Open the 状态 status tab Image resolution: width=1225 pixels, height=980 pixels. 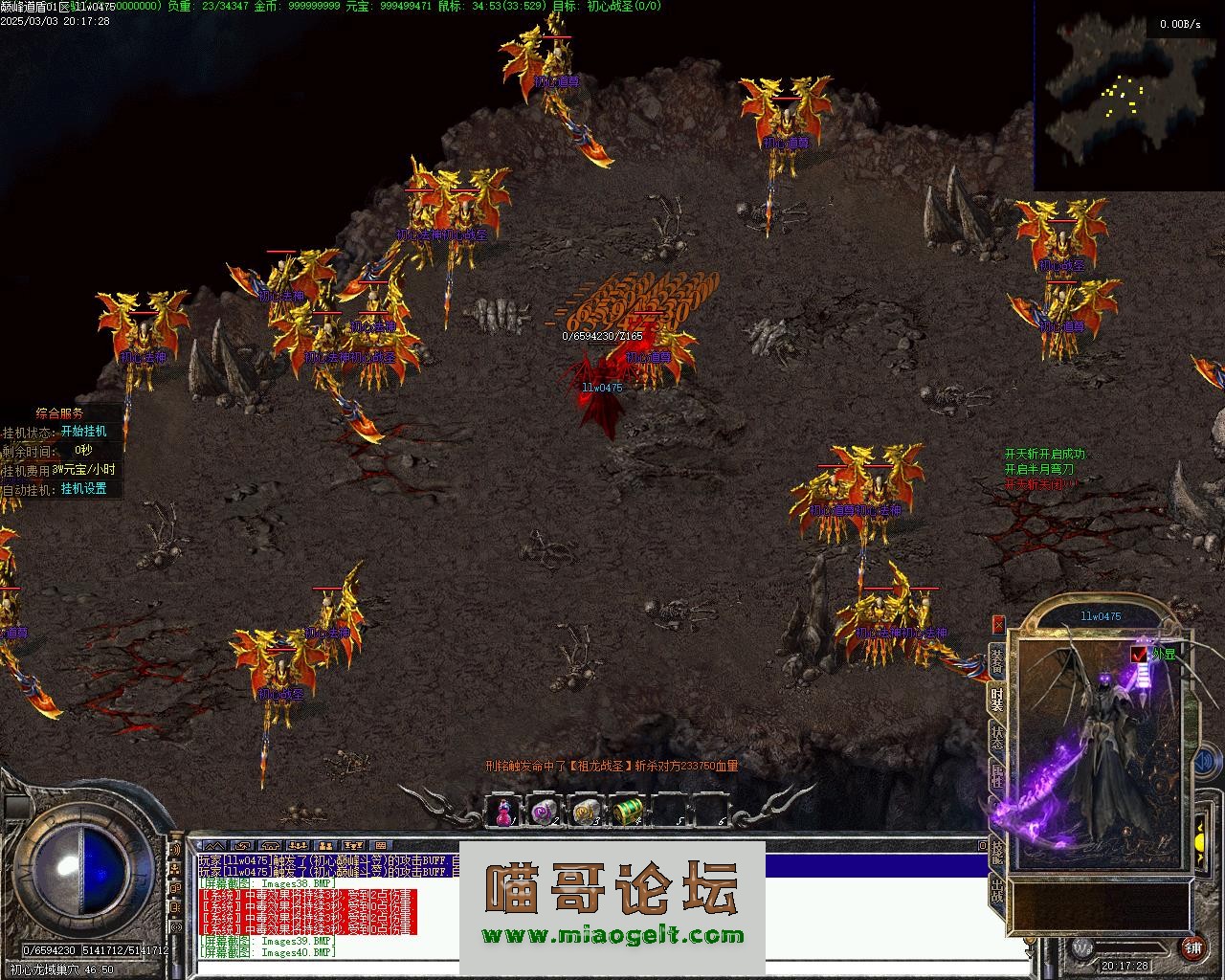pyautogui.click(x=996, y=738)
